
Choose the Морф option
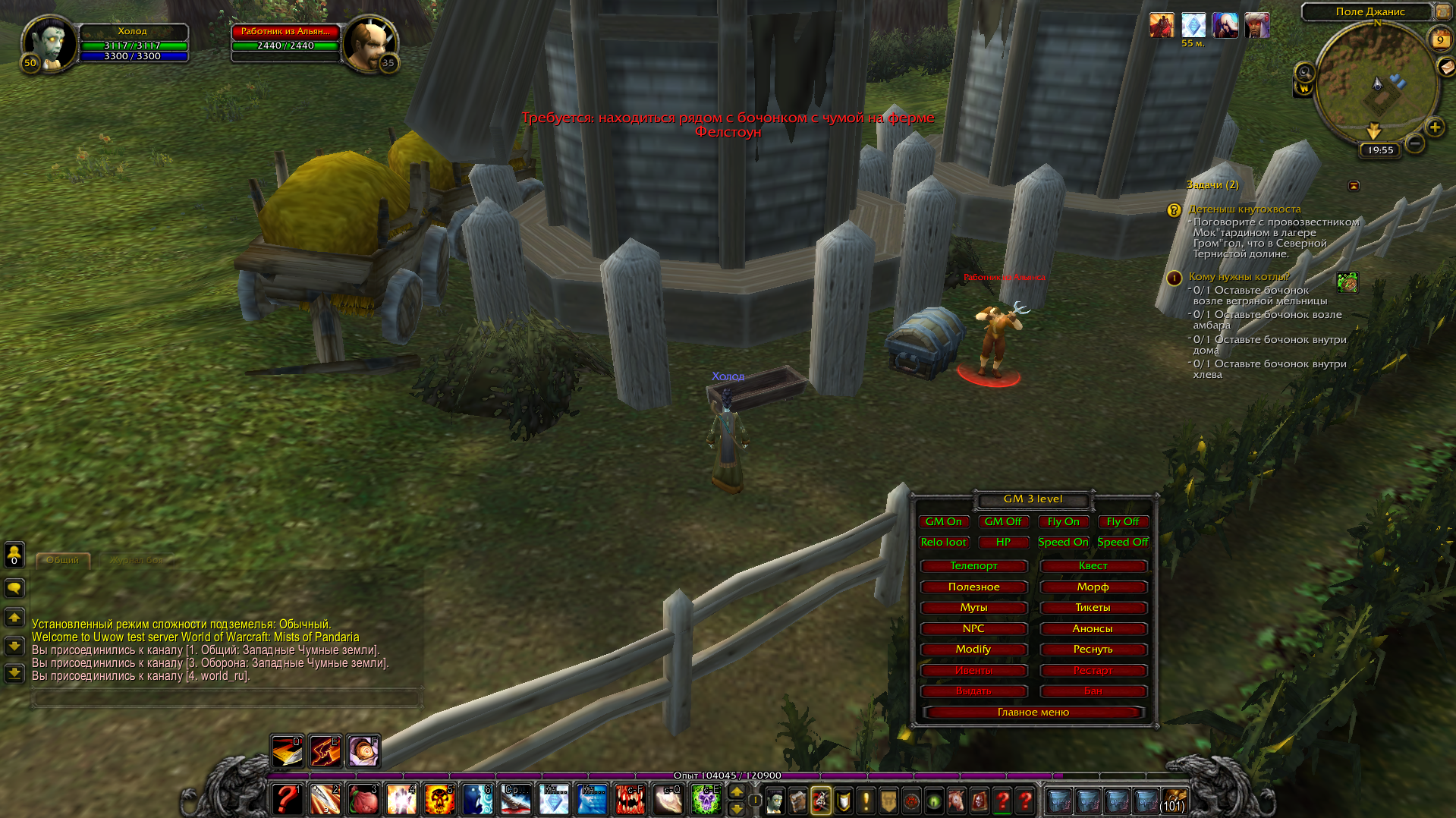click(x=1093, y=587)
